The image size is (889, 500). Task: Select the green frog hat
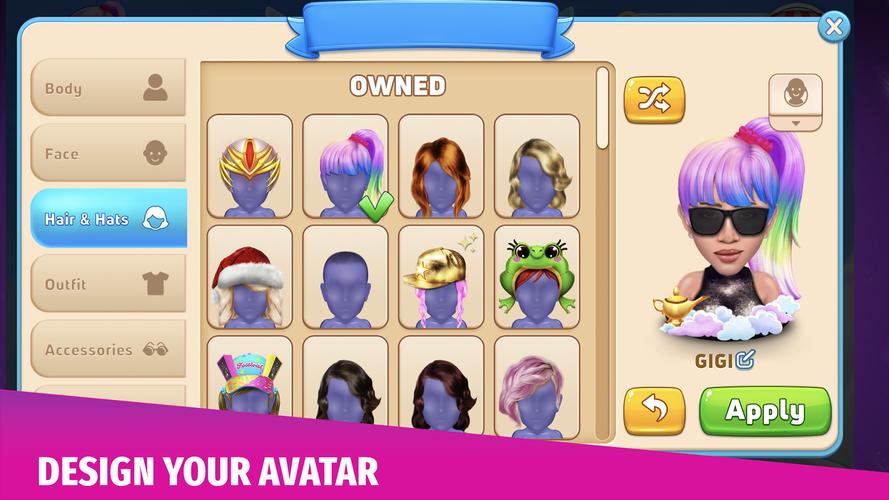pyautogui.click(x=537, y=277)
